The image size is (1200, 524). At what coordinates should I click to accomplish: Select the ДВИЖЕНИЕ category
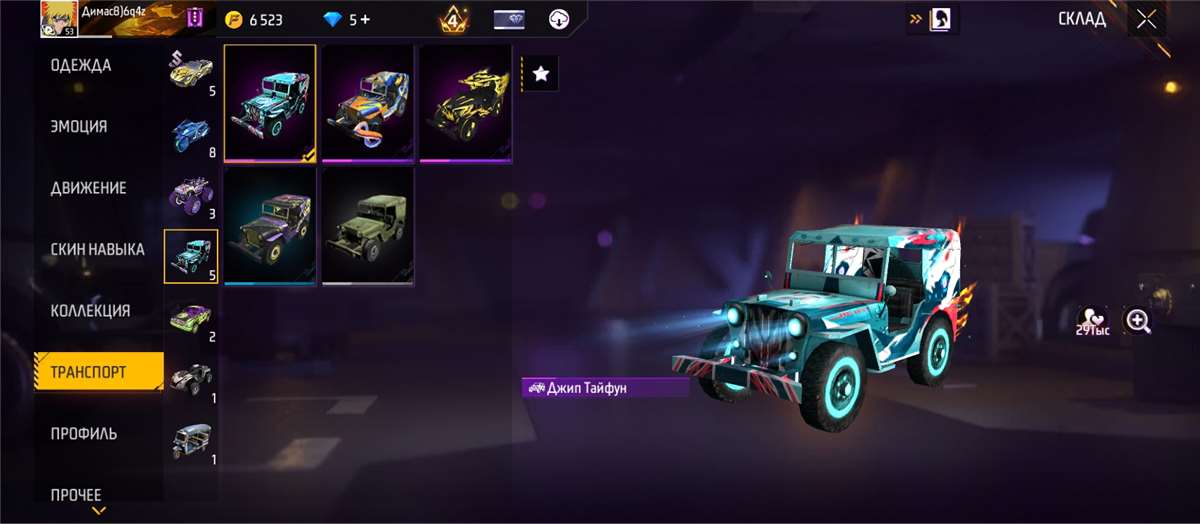[89, 188]
